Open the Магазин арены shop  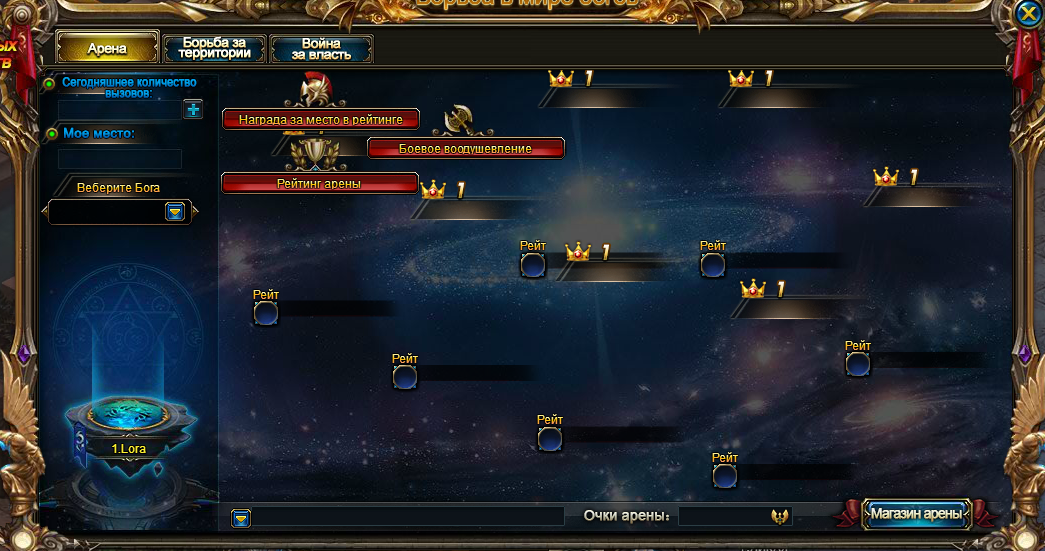coord(916,514)
